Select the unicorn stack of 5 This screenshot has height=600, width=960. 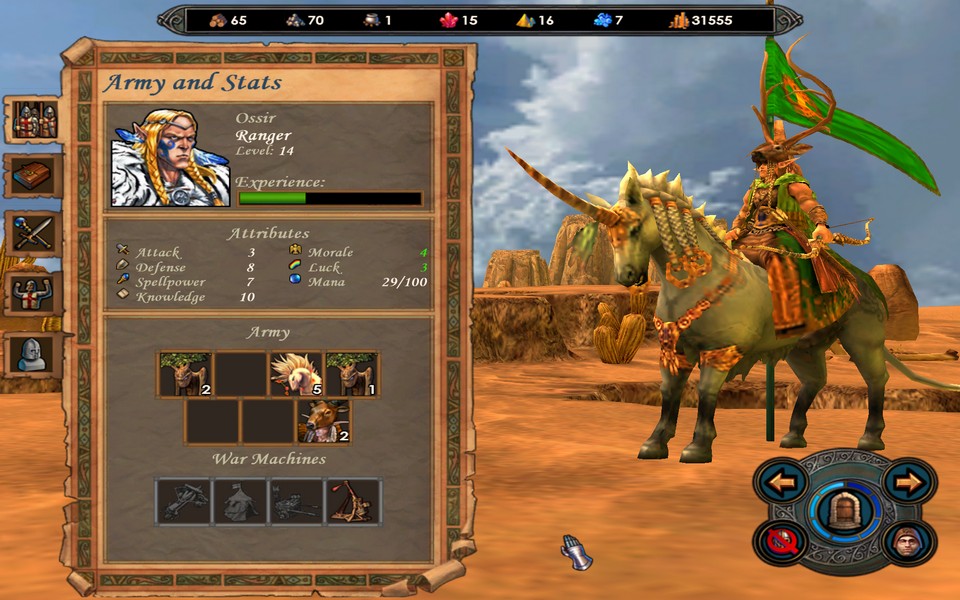click(x=296, y=374)
